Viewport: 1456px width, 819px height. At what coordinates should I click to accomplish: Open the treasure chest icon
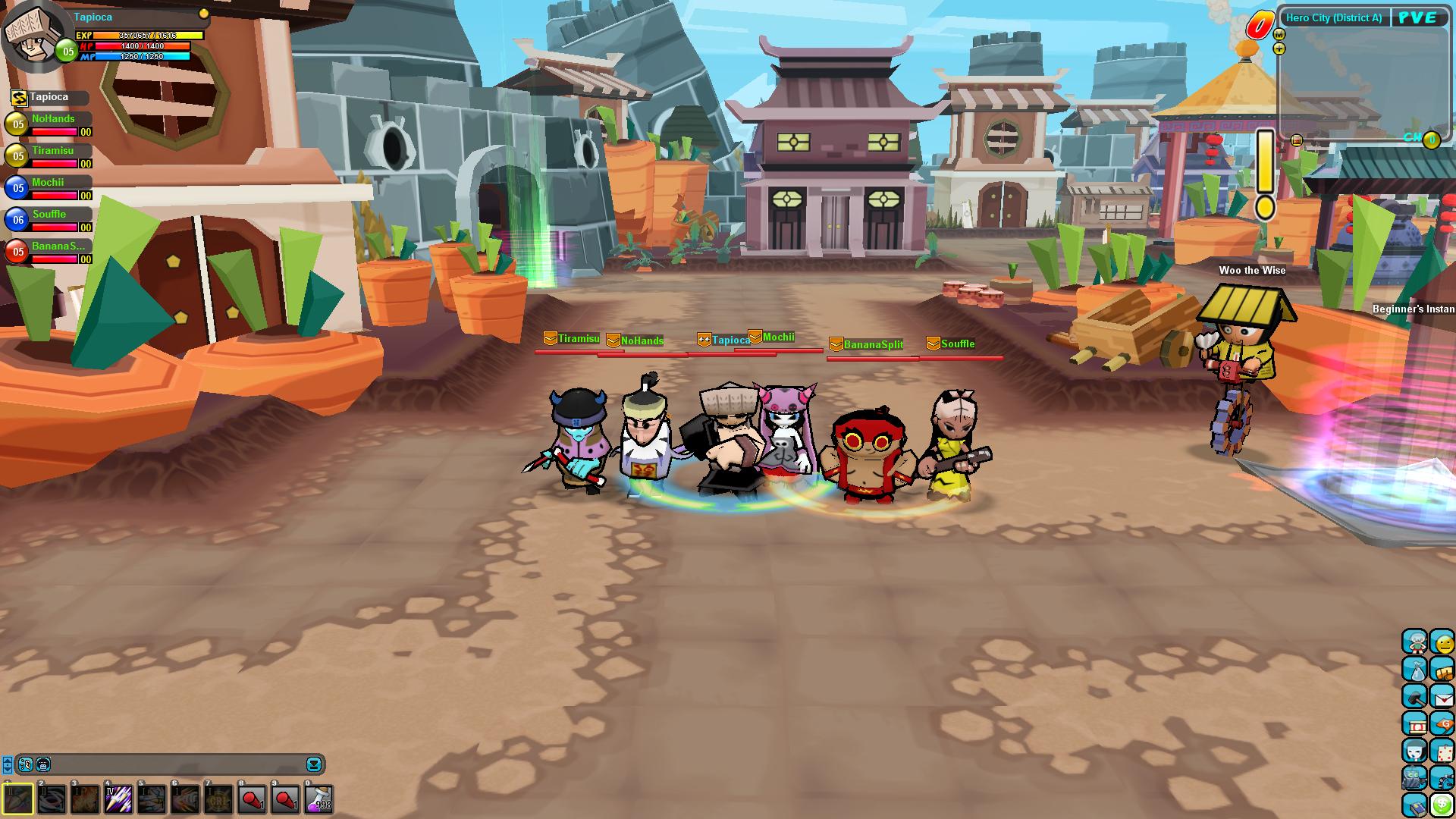pyautogui.click(x=1442, y=670)
